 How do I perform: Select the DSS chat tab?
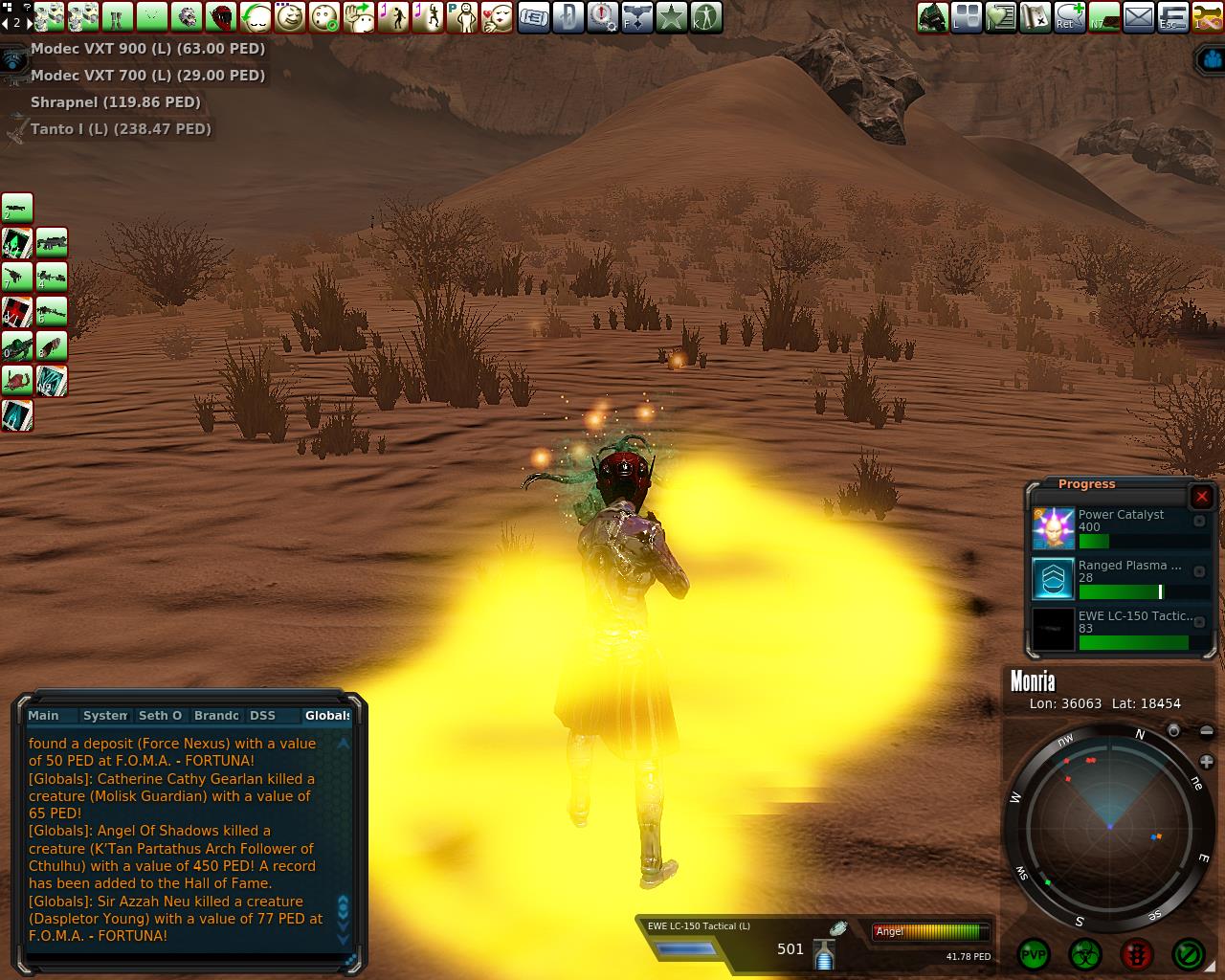(262, 716)
